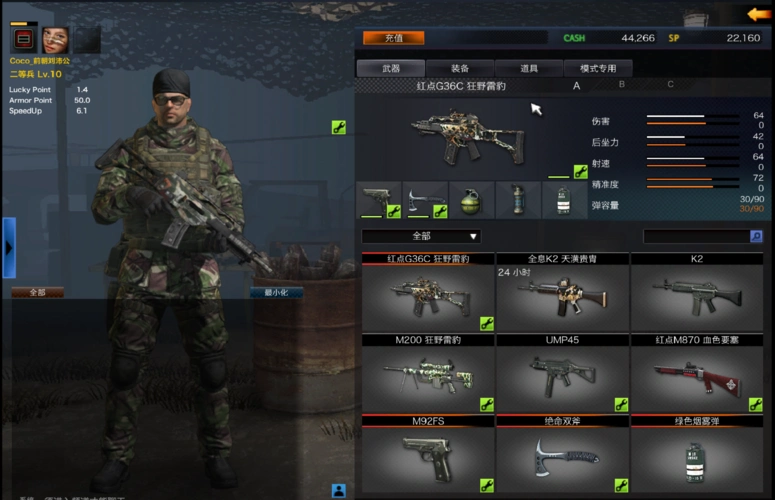The width and height of the screenshot is (775, 500).
Task: Click the inventory search field
Action: 696,236
